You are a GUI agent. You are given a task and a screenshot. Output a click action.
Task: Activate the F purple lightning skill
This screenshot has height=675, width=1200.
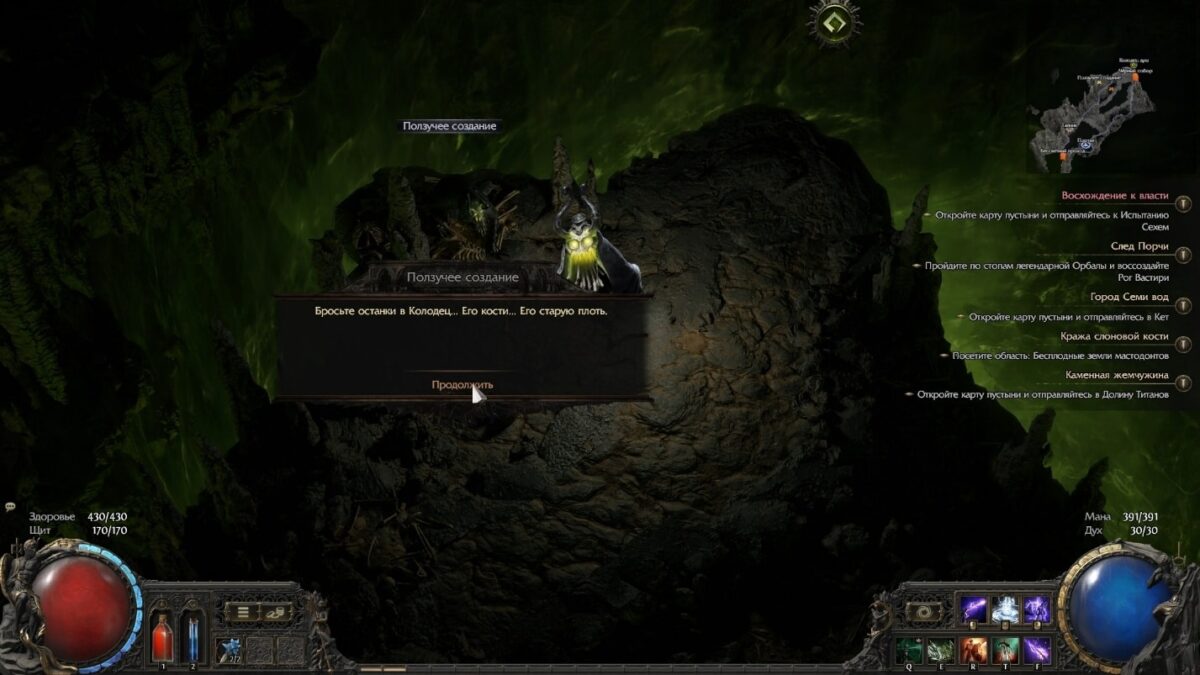tap(1037, 650)
